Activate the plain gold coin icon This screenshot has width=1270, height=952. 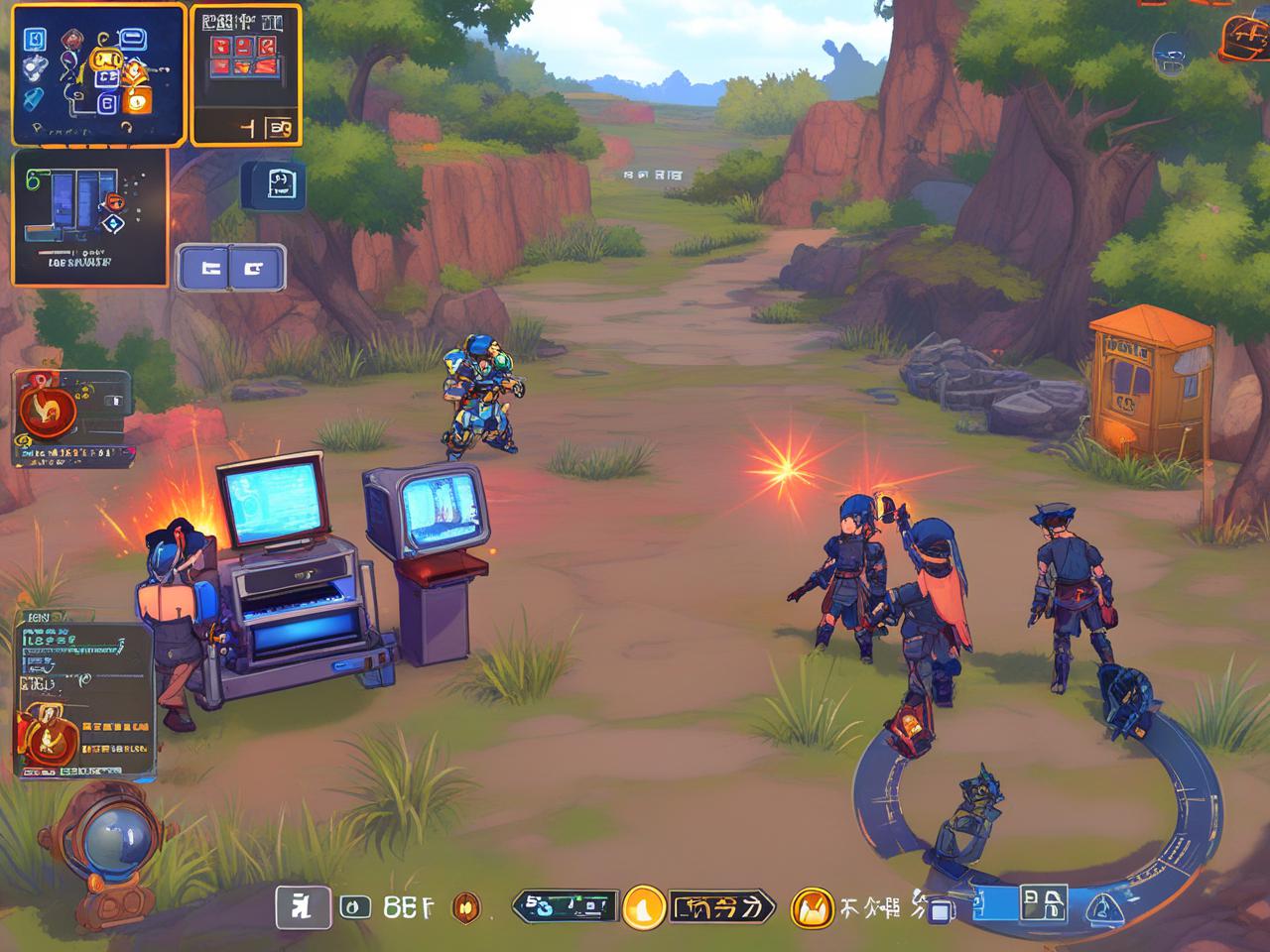click(x=643, y=906)
